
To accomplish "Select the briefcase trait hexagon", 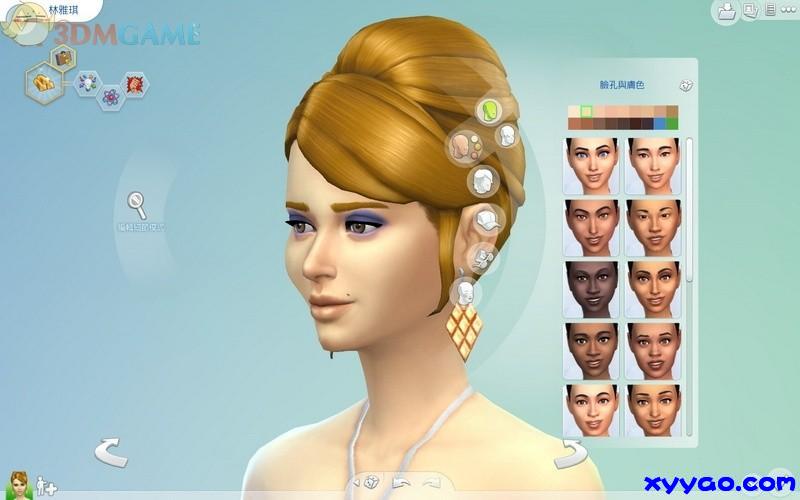I will point(62,57).
